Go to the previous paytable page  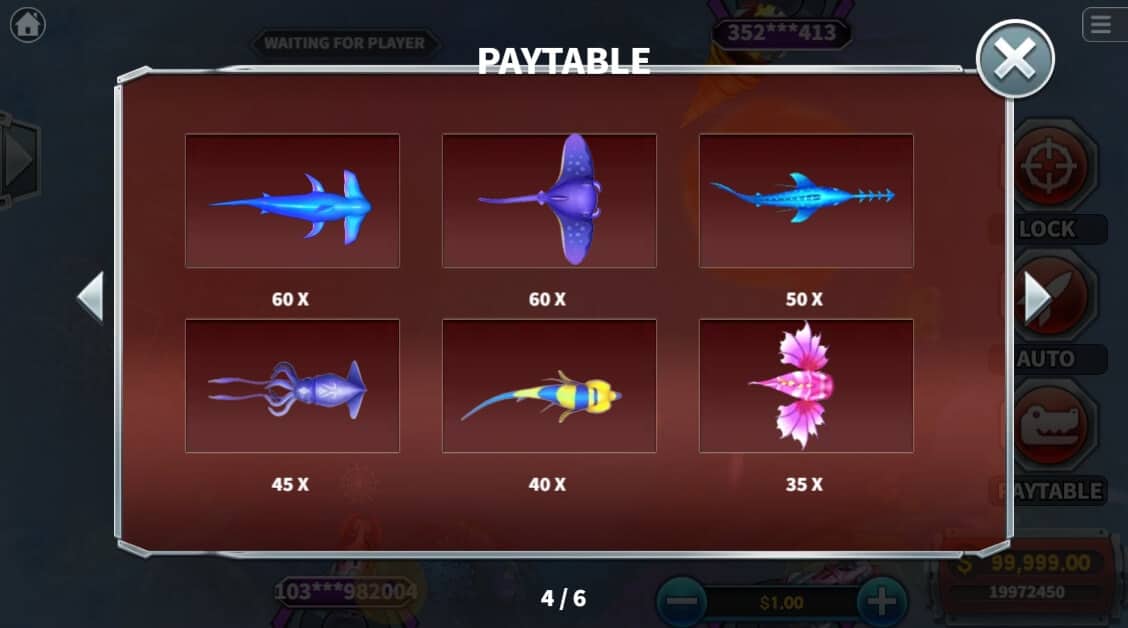click(91, 297)
